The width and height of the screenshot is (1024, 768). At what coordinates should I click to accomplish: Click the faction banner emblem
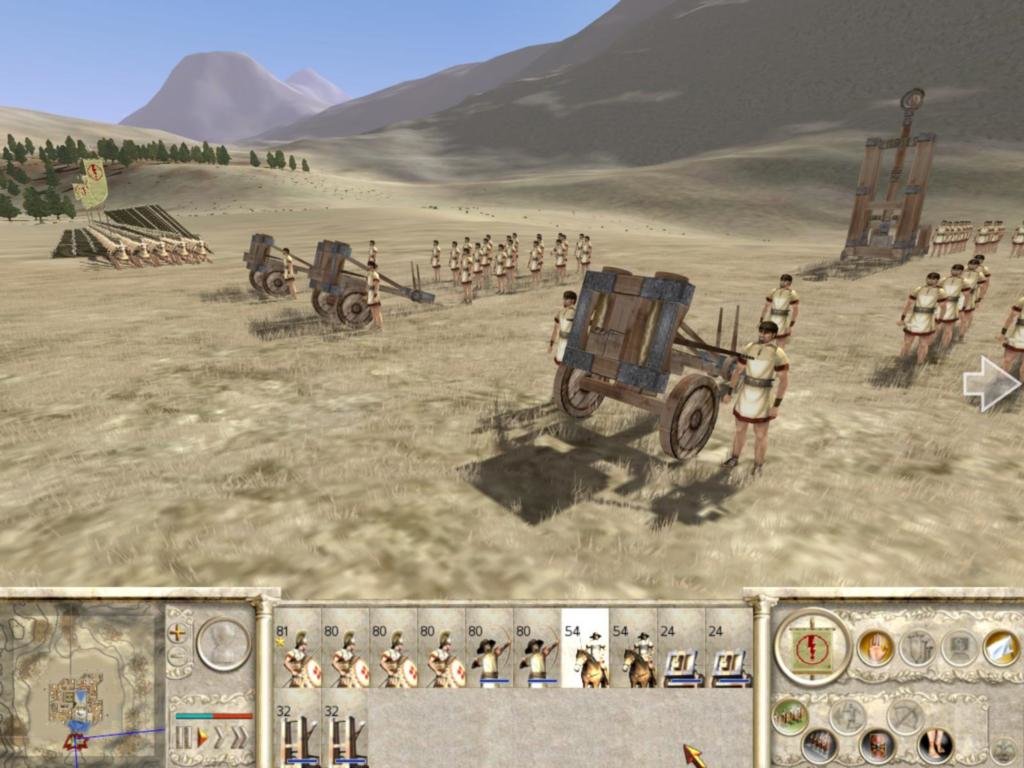point(812,647)
